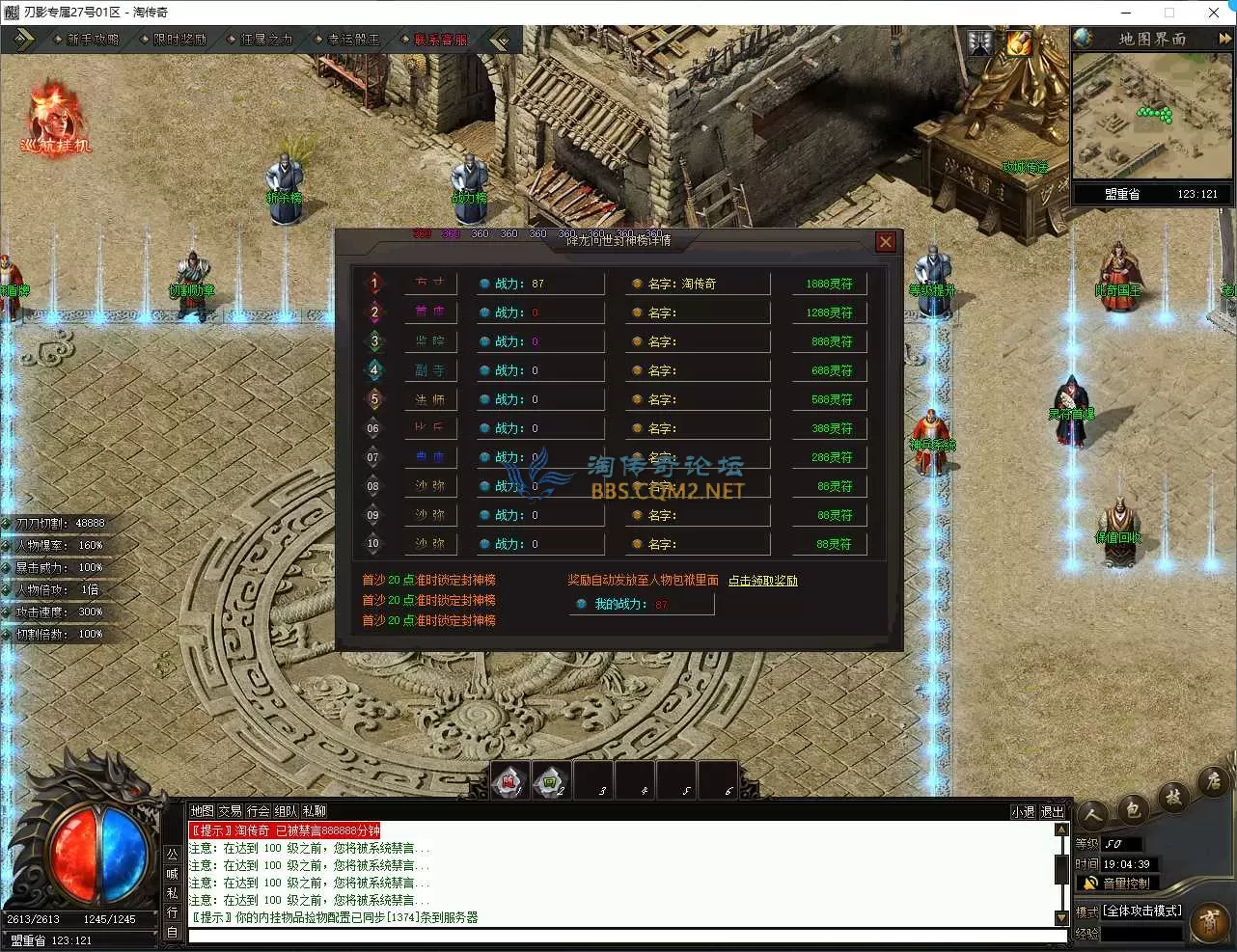The width and height of the screenshot is (1237, 952).
Task: Use the green stone in hotbar slot 2
Action: pyautogui.click(x=551, y=780)
